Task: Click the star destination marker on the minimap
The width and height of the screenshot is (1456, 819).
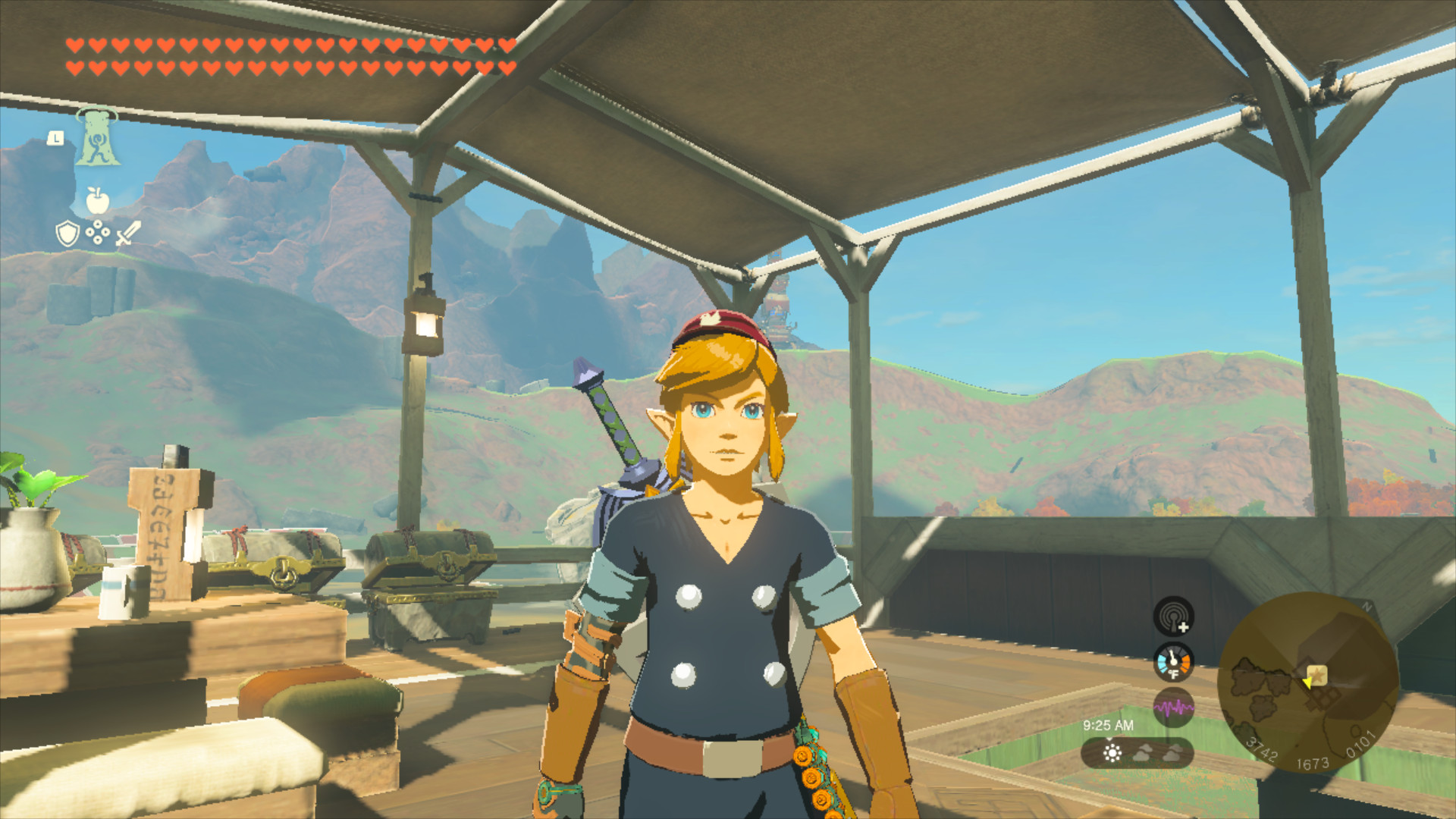Action: [1317, 676]
